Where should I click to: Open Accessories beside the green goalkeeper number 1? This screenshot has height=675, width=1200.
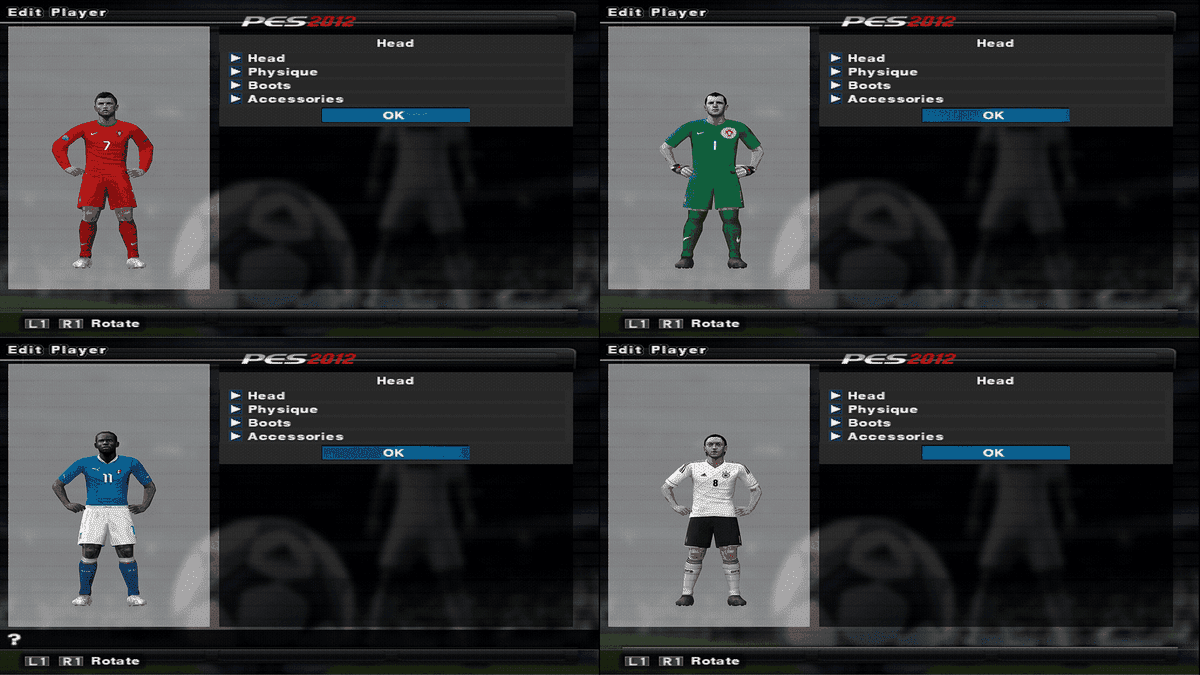pyautogui.click(x=895, y=99)
